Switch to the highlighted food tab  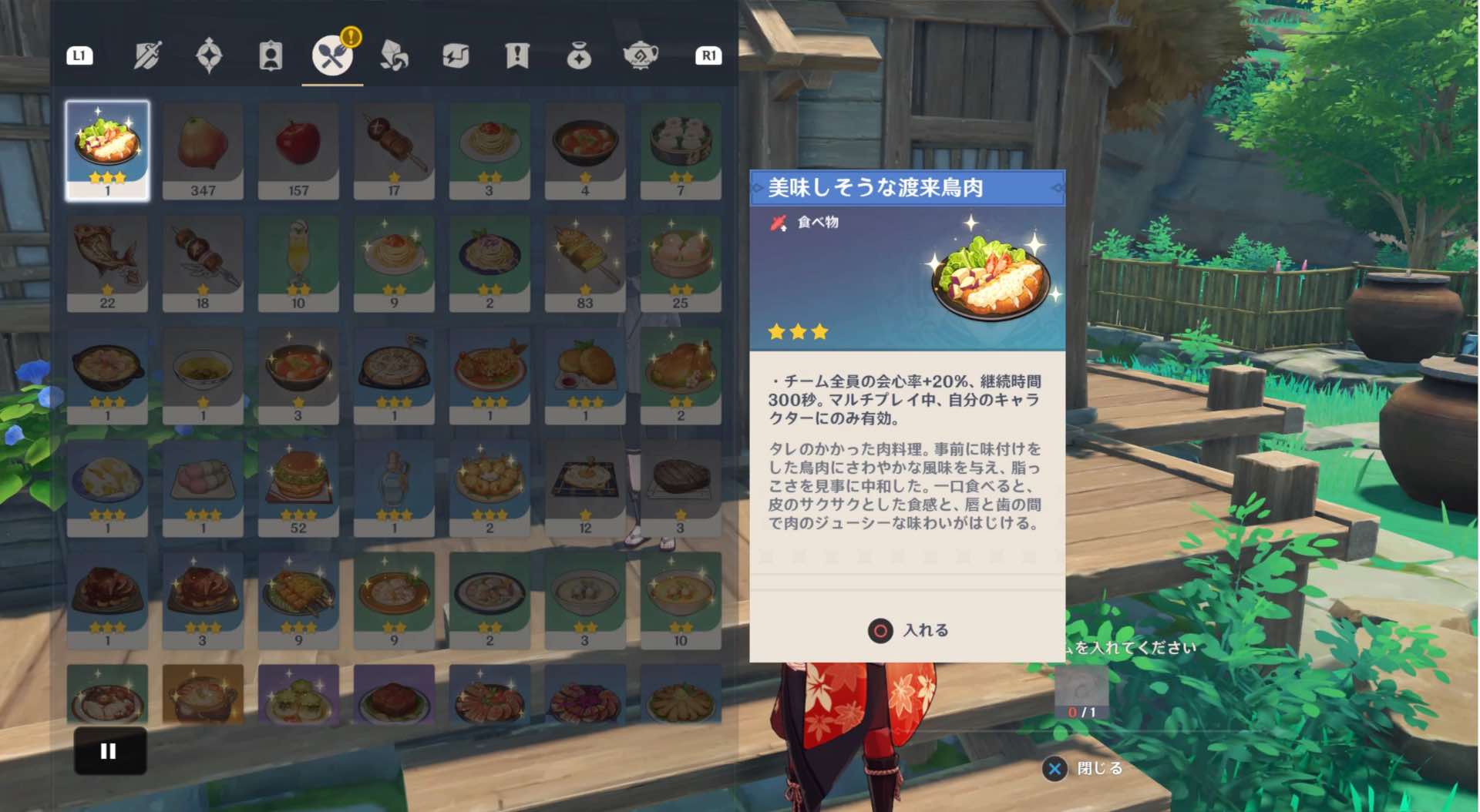pos(331,55)
